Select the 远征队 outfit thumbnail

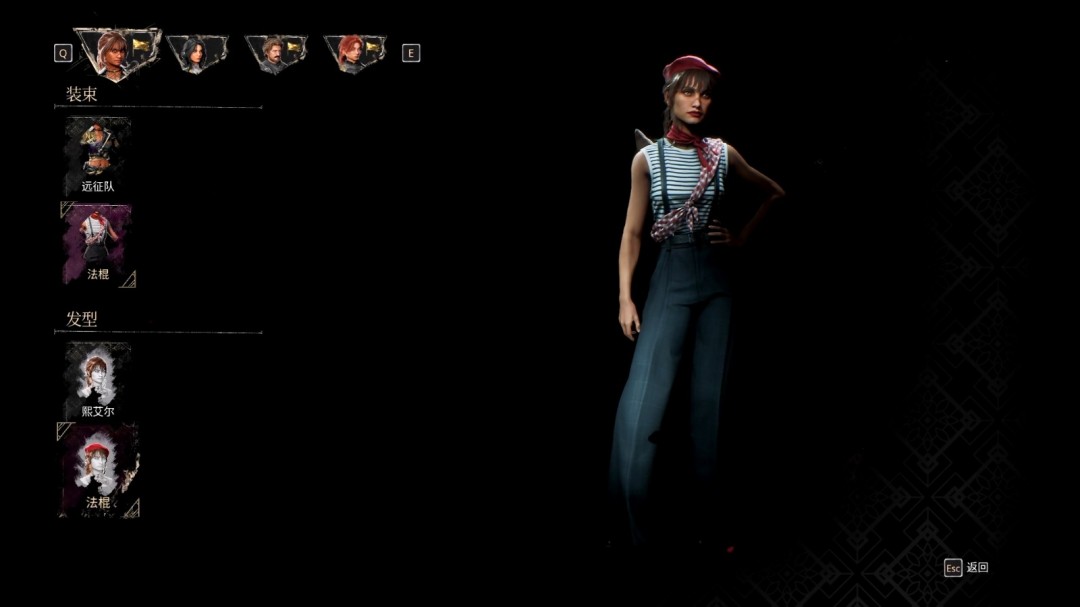(x=98, y=155)
